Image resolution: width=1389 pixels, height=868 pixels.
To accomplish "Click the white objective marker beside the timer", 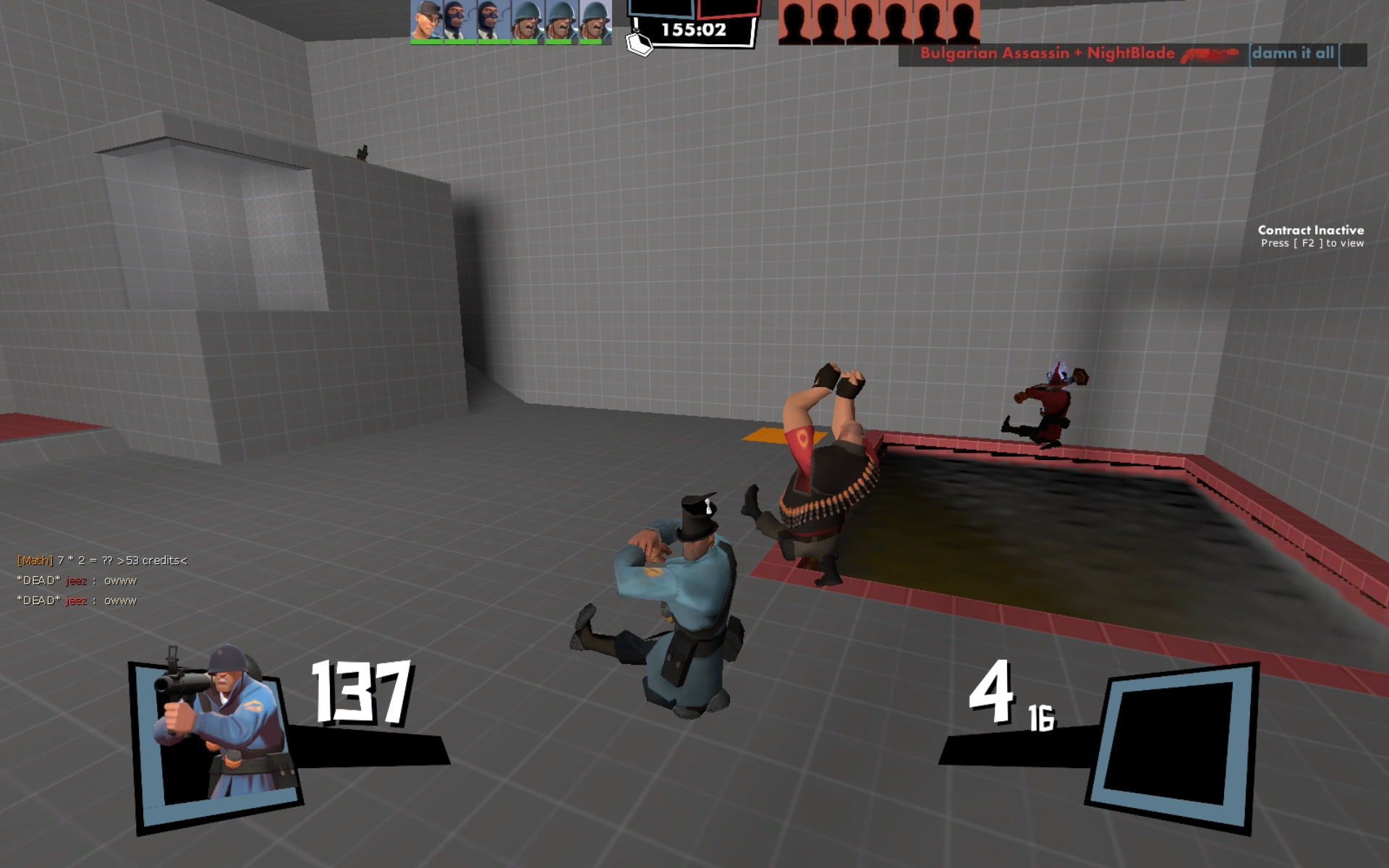I will (x=640, y=43).
